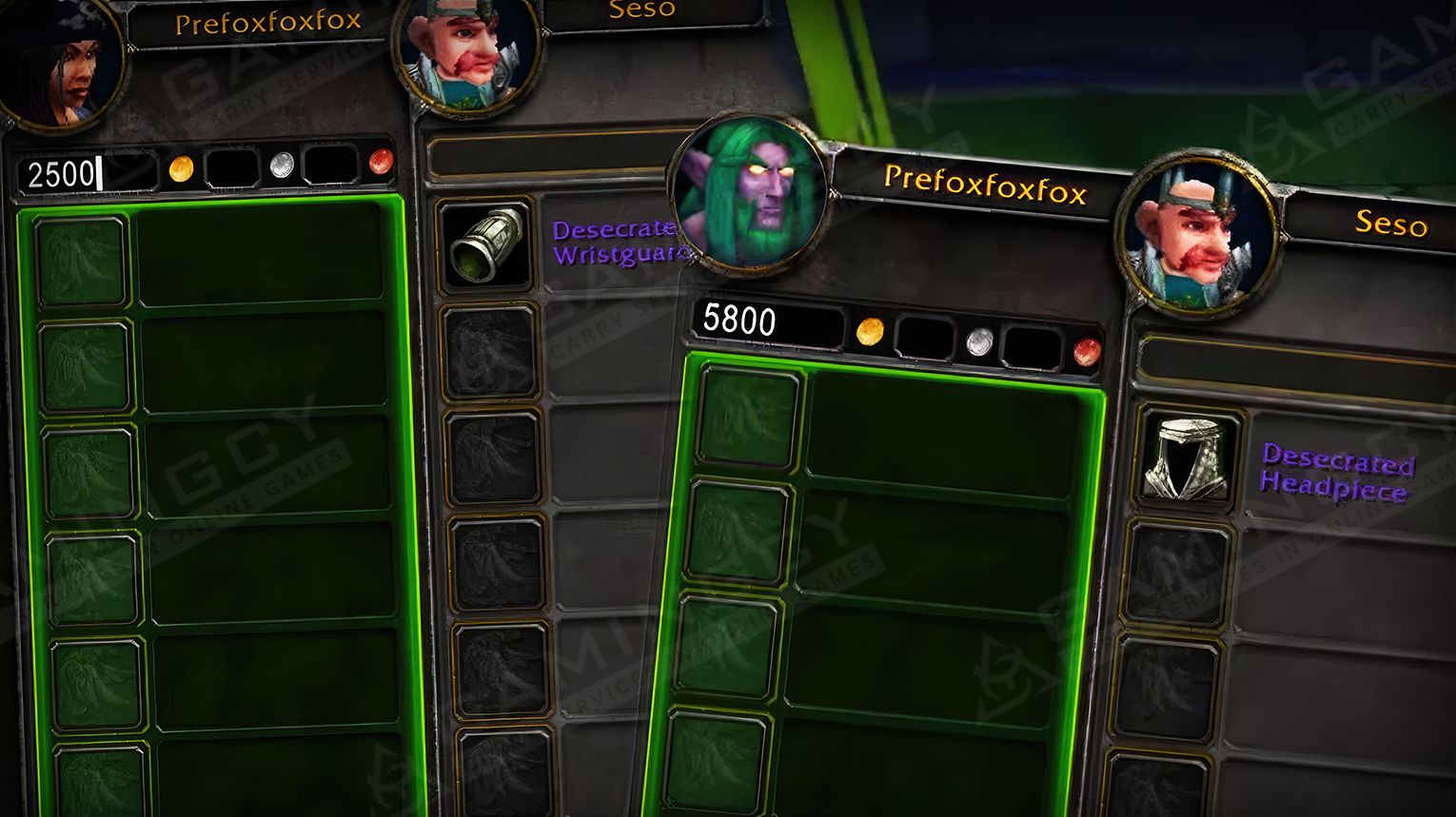This screenshot has width=1456, height=817.
Task: Click the gold coin icon beside the 5800 field
Action: 869,334
